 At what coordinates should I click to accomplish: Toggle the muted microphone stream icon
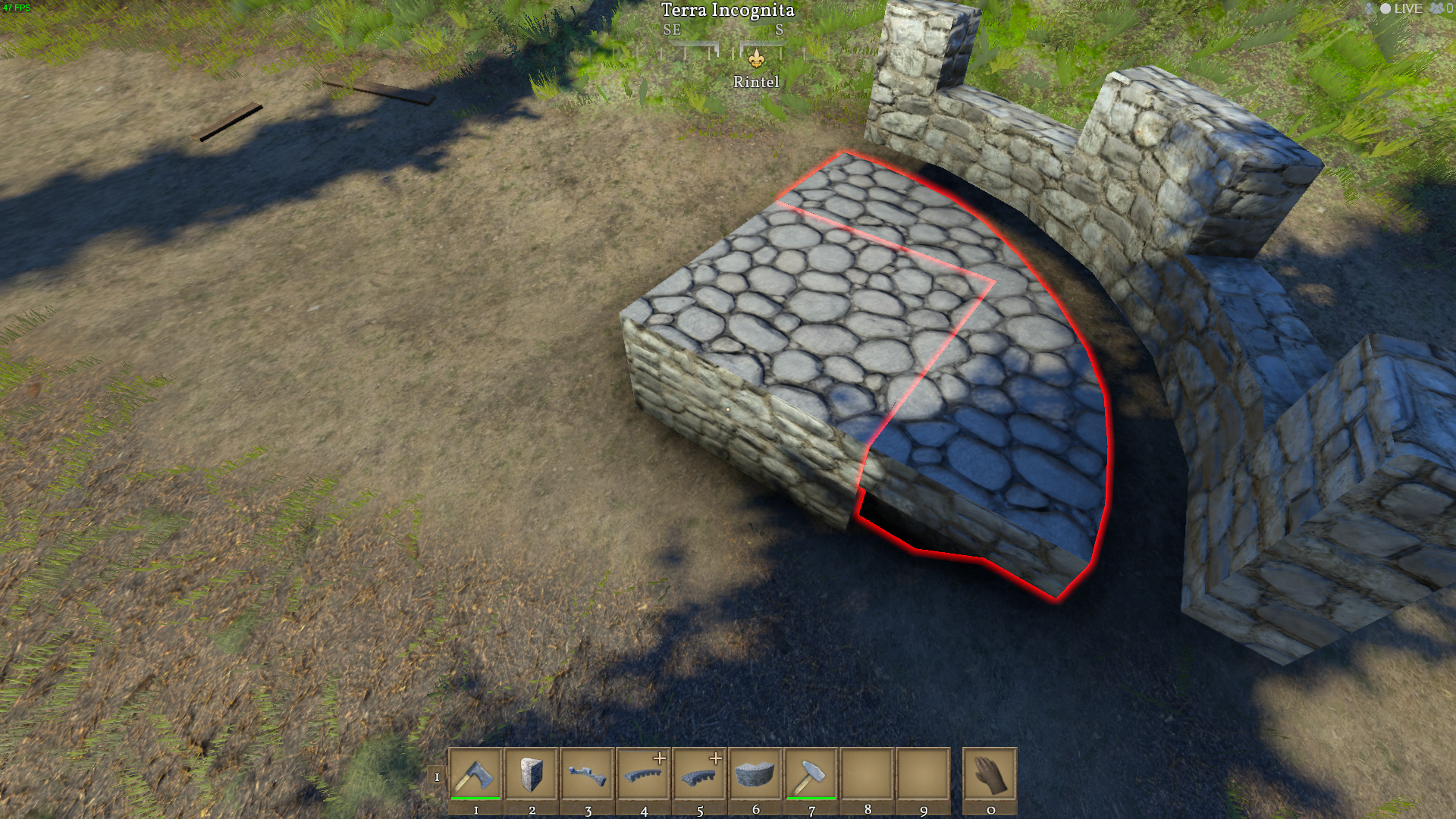[x=1369, y=9]
